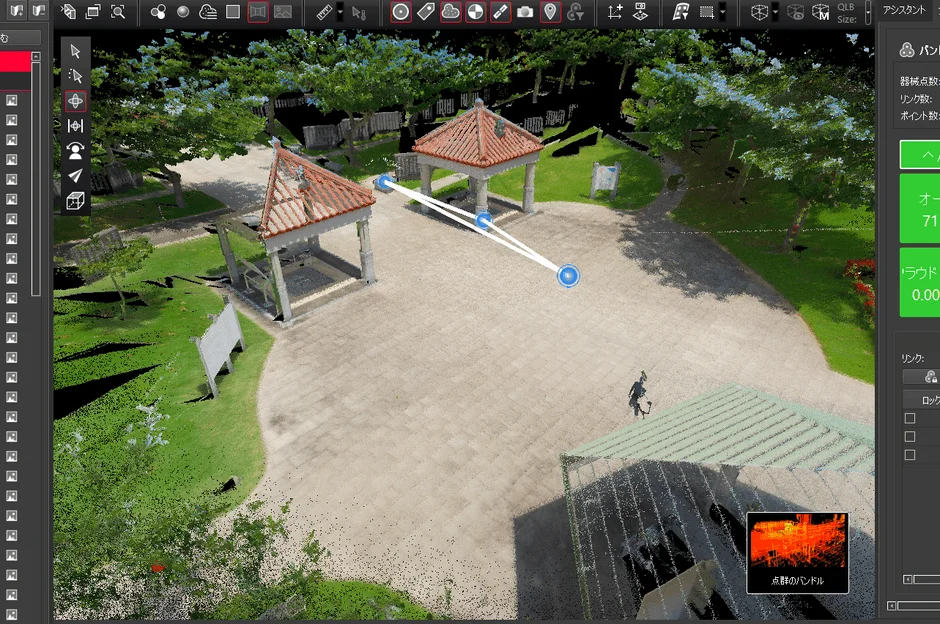The width and height of the screenshot is (940, 624).
Task: Select the arrow pointer tool
Action: click(x=75, y=52)
